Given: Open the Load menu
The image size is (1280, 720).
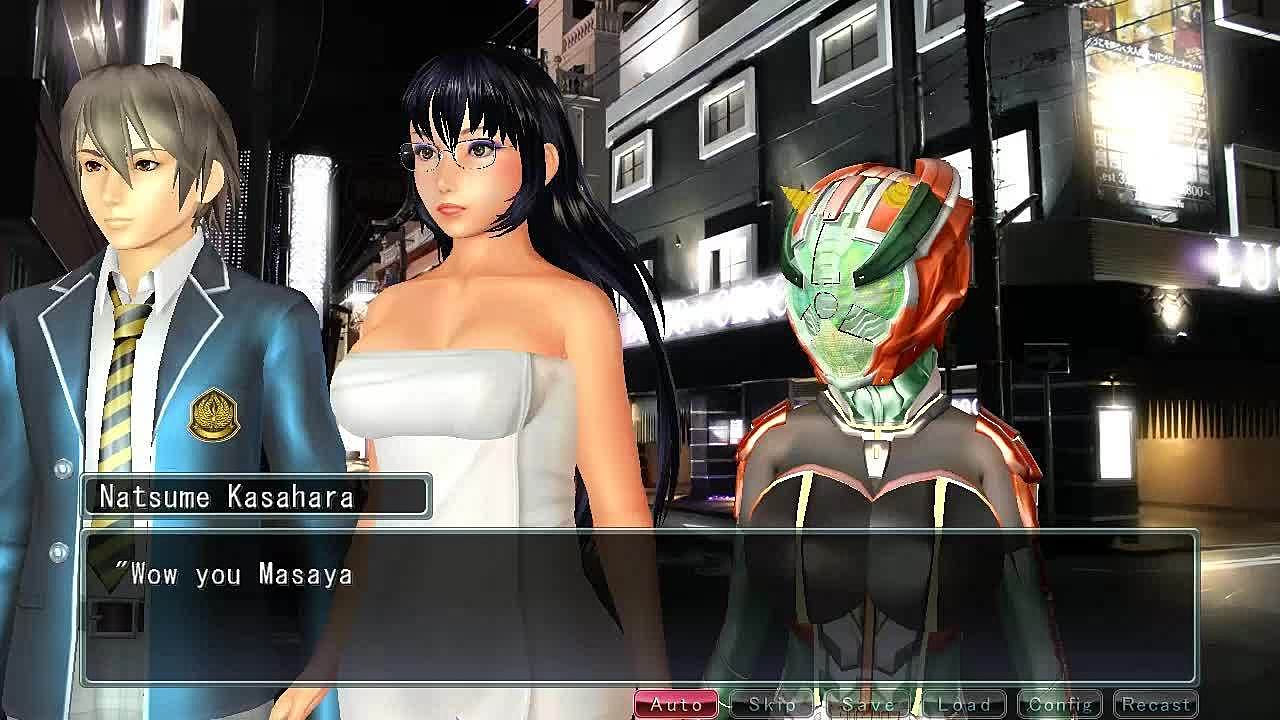Looking at the screenshot, I should 963,704.
